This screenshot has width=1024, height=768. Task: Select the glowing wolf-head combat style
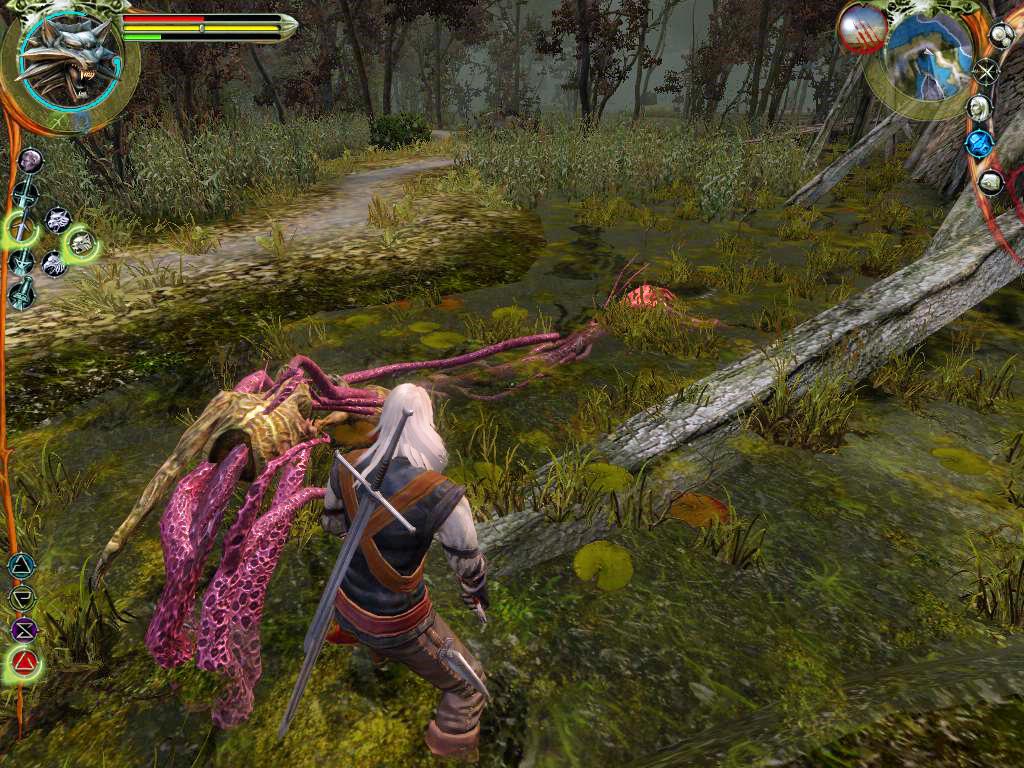81,242
